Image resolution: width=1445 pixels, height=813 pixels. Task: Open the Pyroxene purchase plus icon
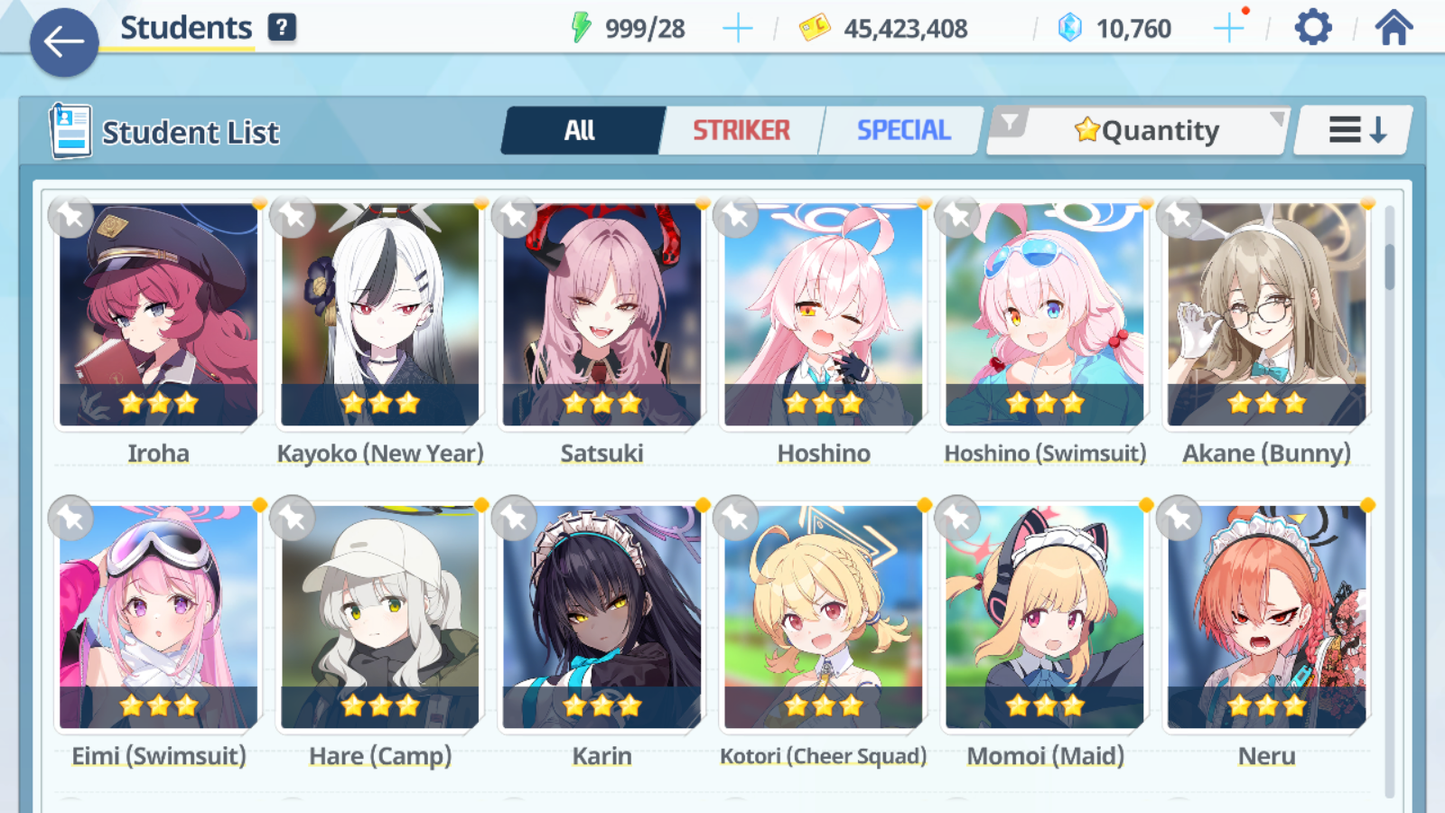coord(1231,28)
